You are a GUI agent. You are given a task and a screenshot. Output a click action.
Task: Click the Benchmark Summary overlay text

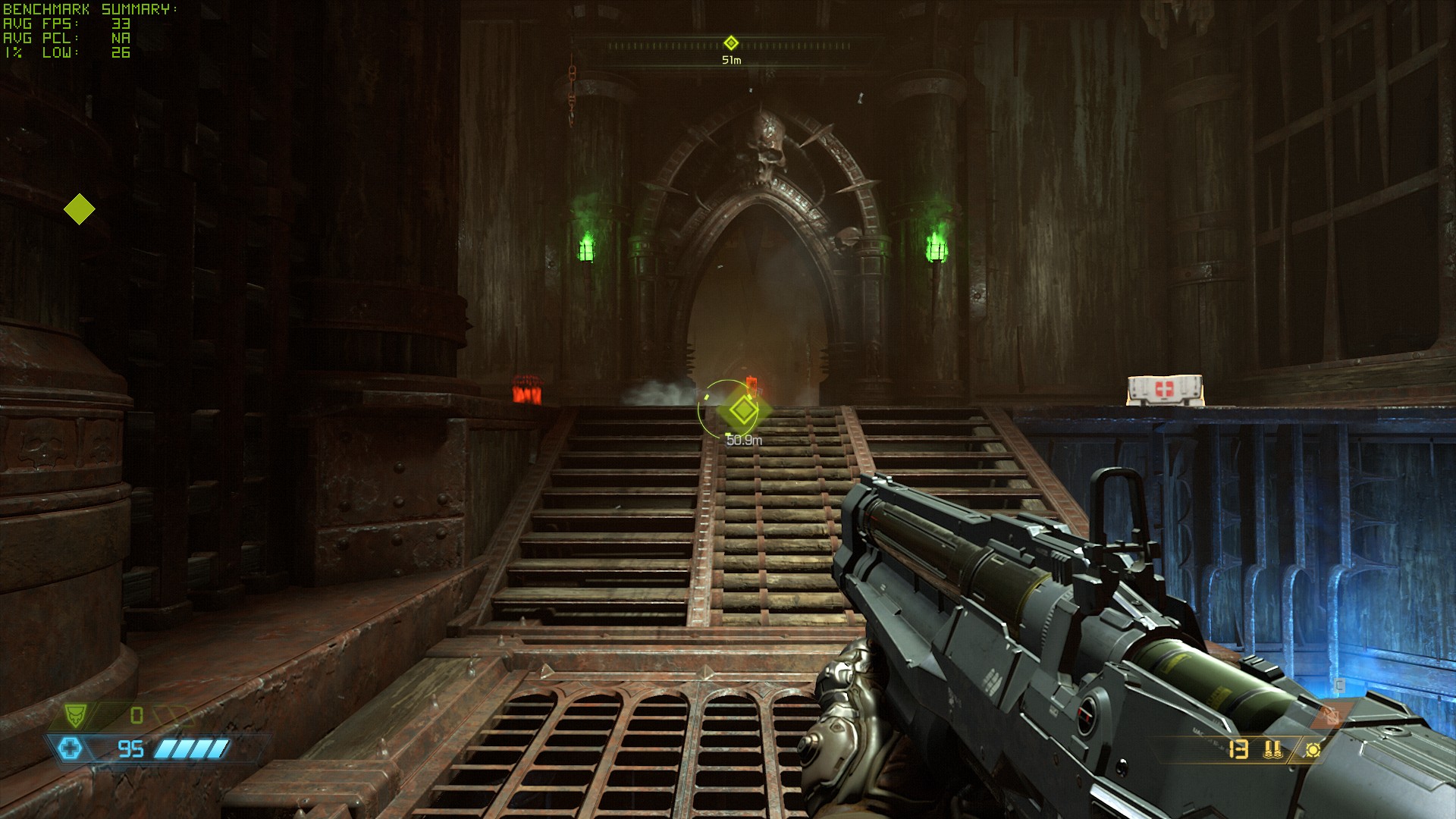point(90,9)
